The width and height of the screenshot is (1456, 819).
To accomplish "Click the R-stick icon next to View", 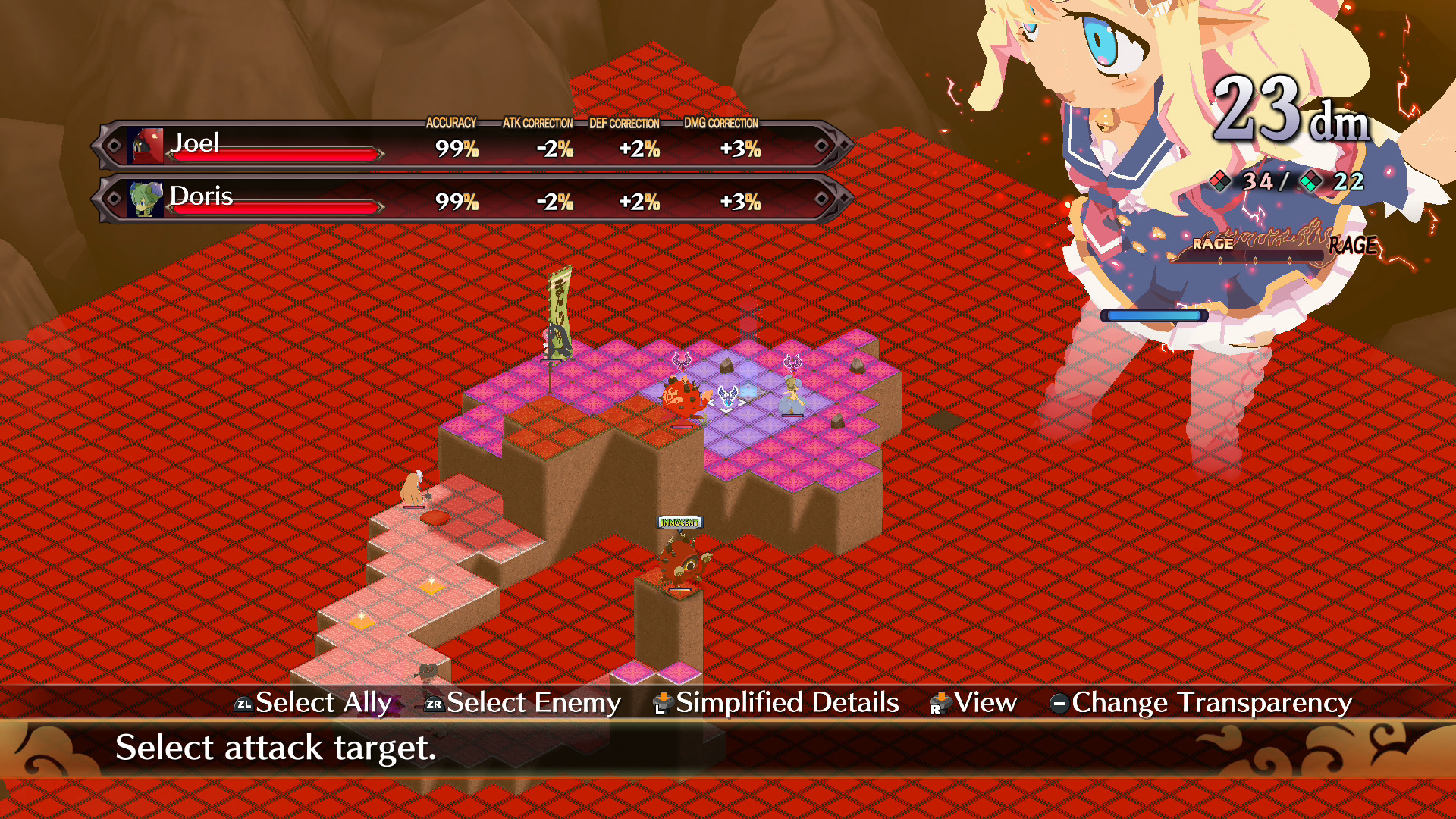I will [x=940, y=703].
